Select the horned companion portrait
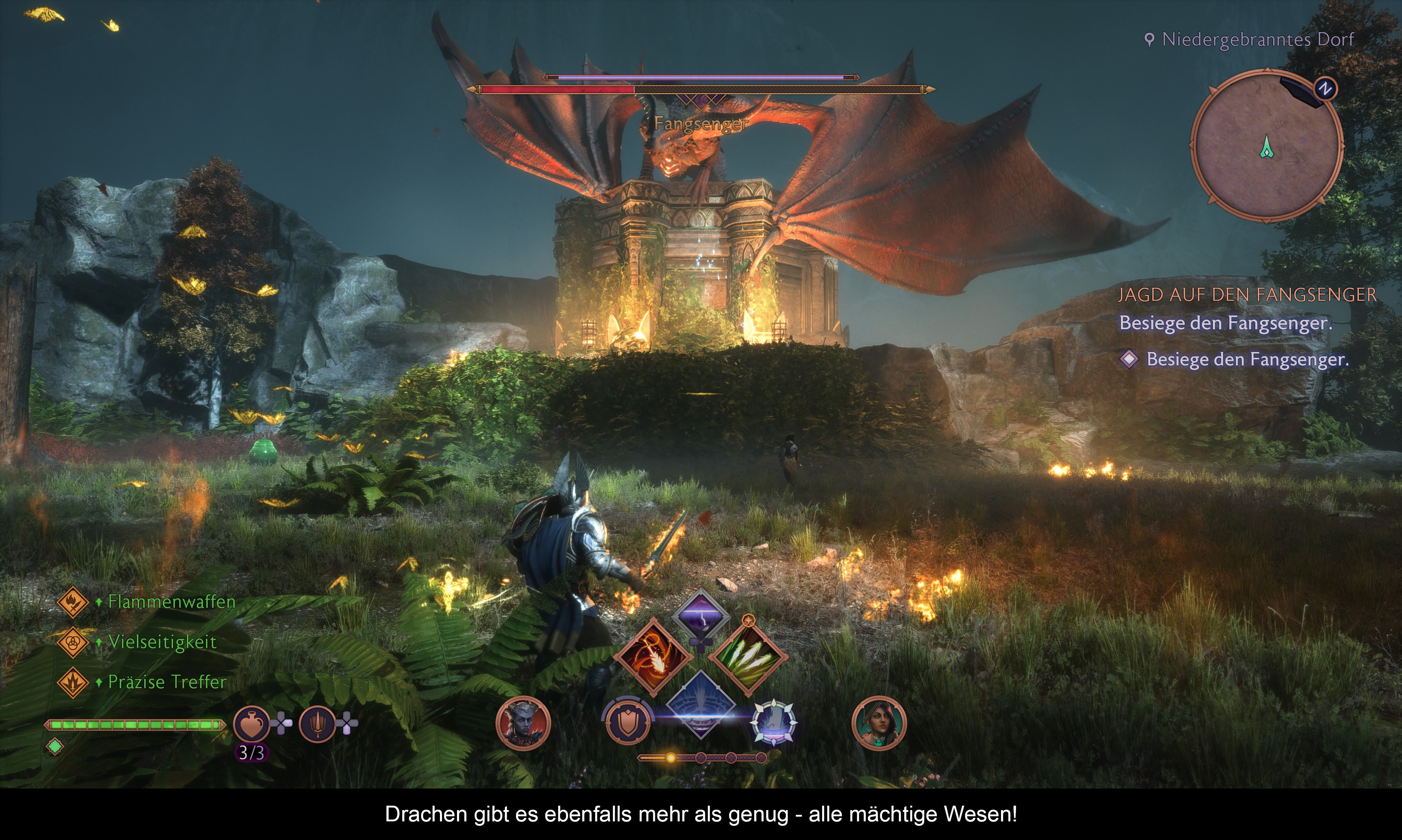Viewport: 1402px width, 840px height. click(x=523, y=724)
